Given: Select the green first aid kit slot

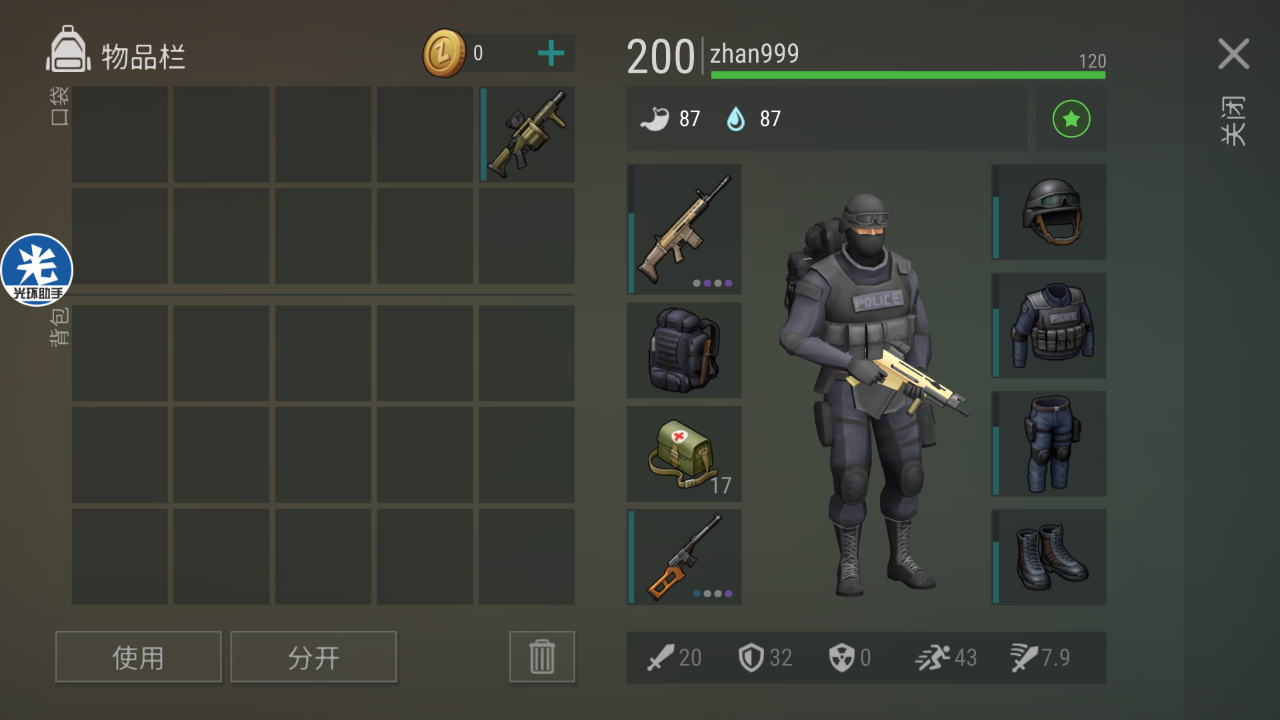Looking at the screenshot, I should click(685, 453).
